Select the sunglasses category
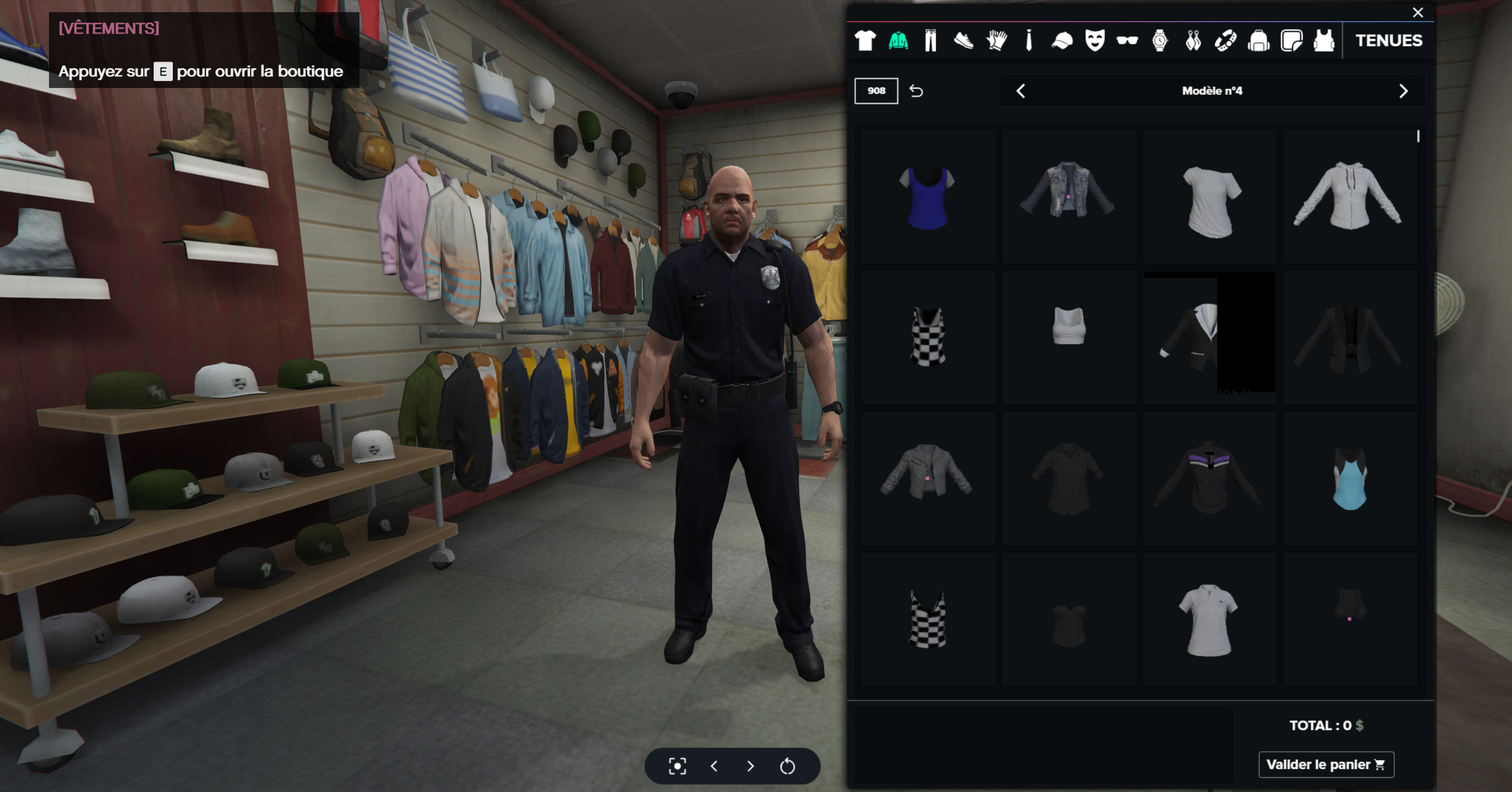This screenshot has height=792, width=1512. (x=1127, y=41)
